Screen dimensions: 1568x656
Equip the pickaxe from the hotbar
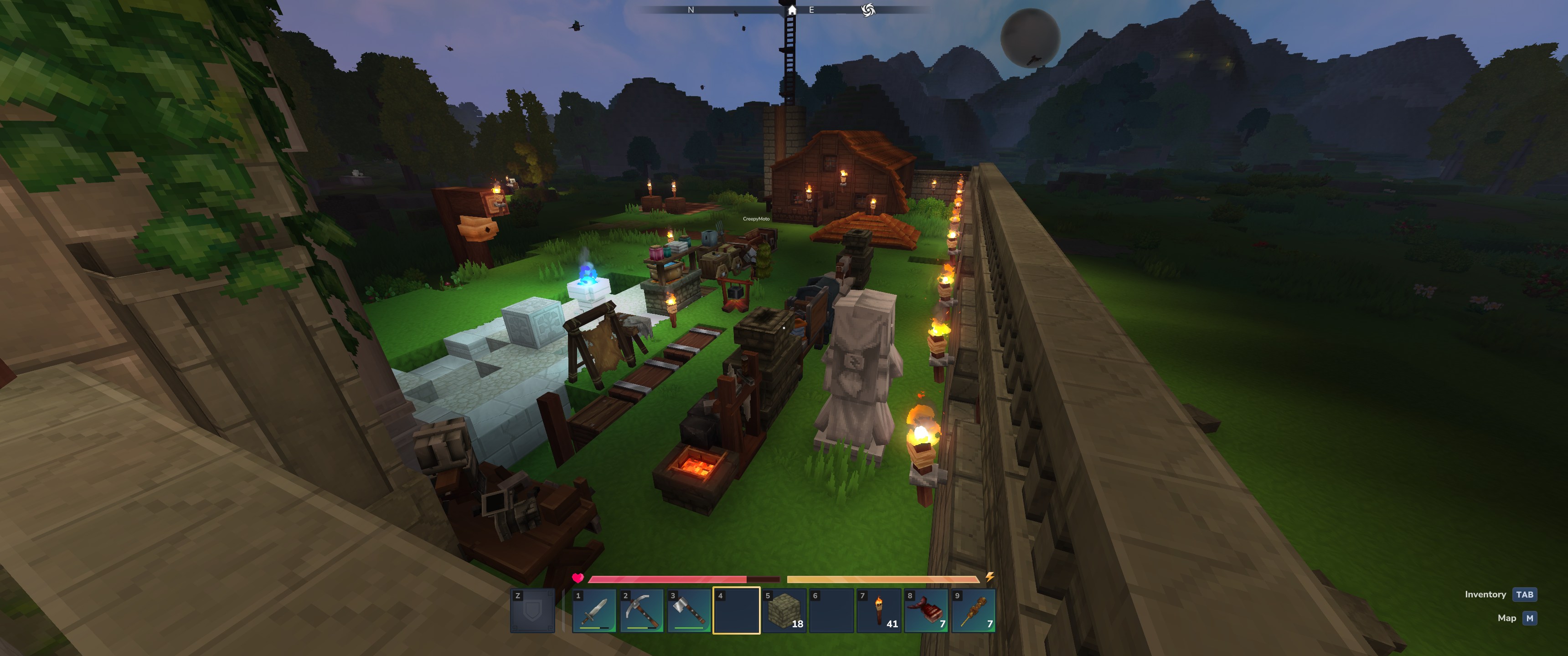click(642, 610)
